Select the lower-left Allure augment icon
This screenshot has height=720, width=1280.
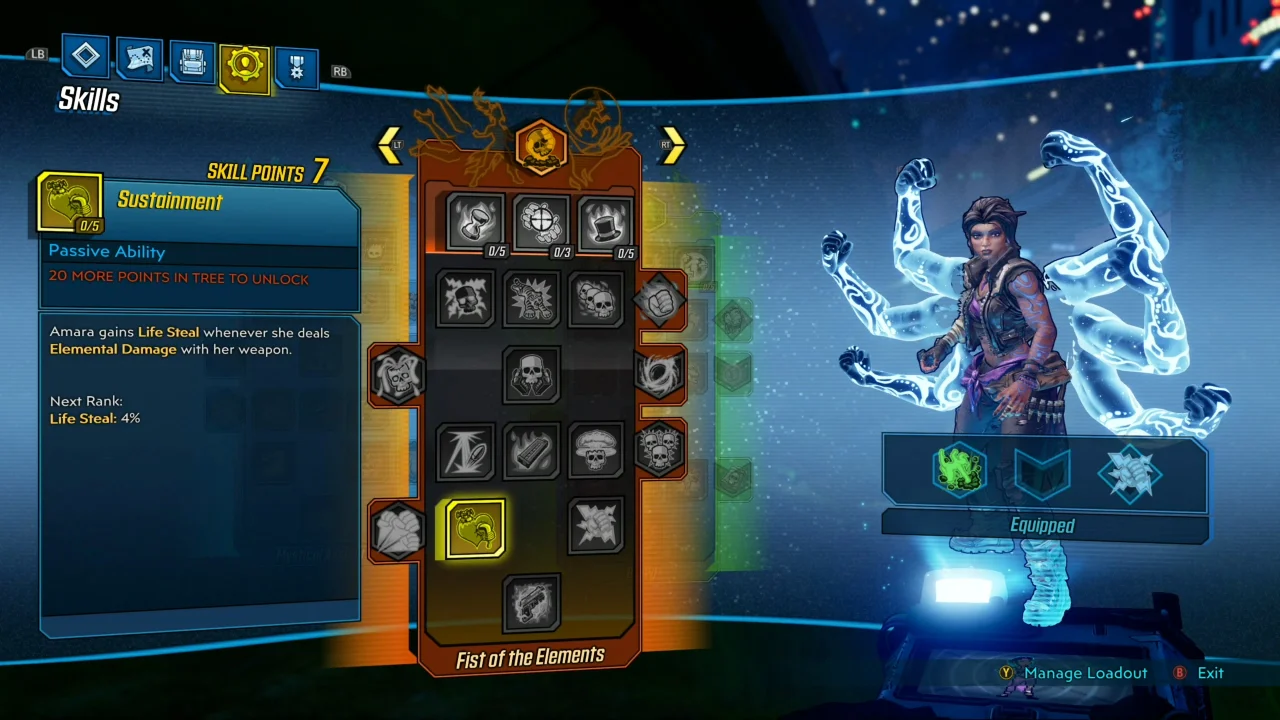pos(397,530)
